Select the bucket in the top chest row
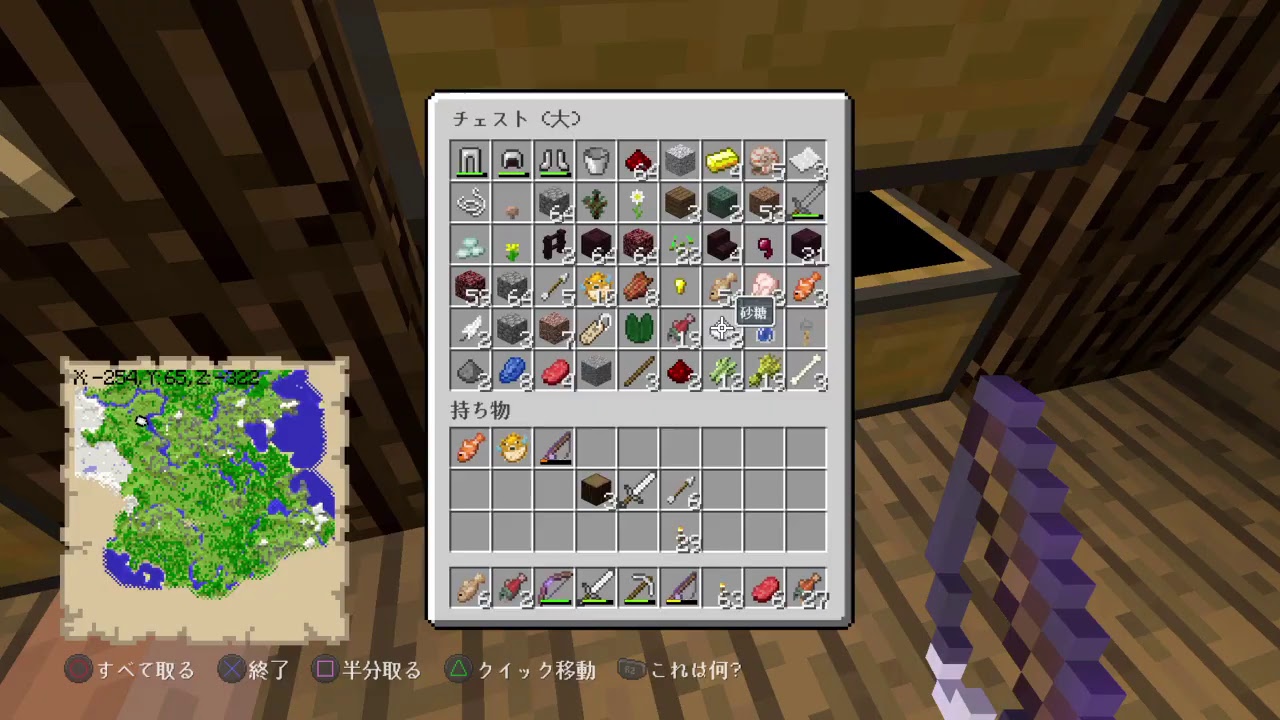The height and width of the screenshot is (720, 1280). (x=596, y=162)
